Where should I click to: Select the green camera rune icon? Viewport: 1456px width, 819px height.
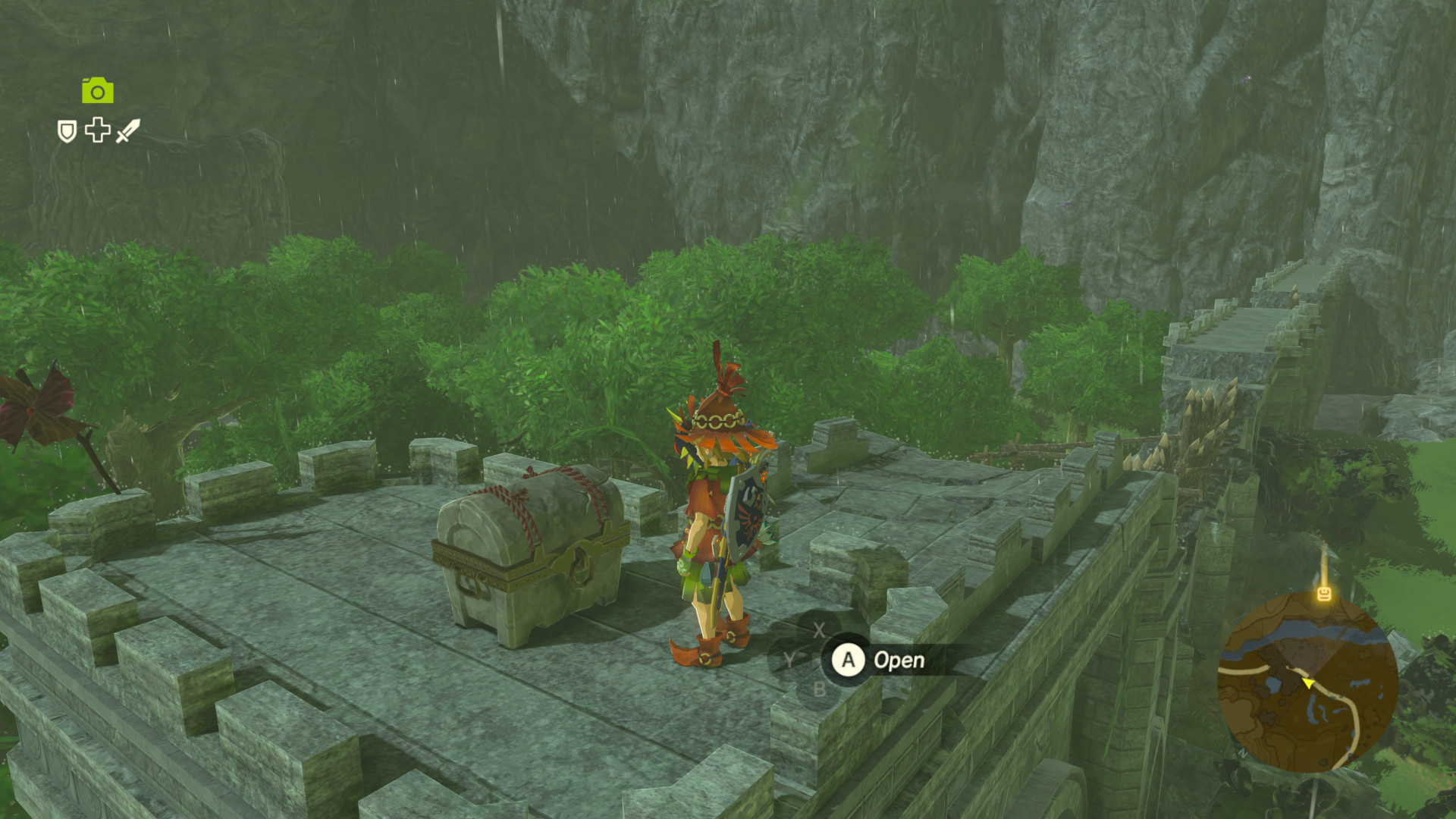[97, 91]
